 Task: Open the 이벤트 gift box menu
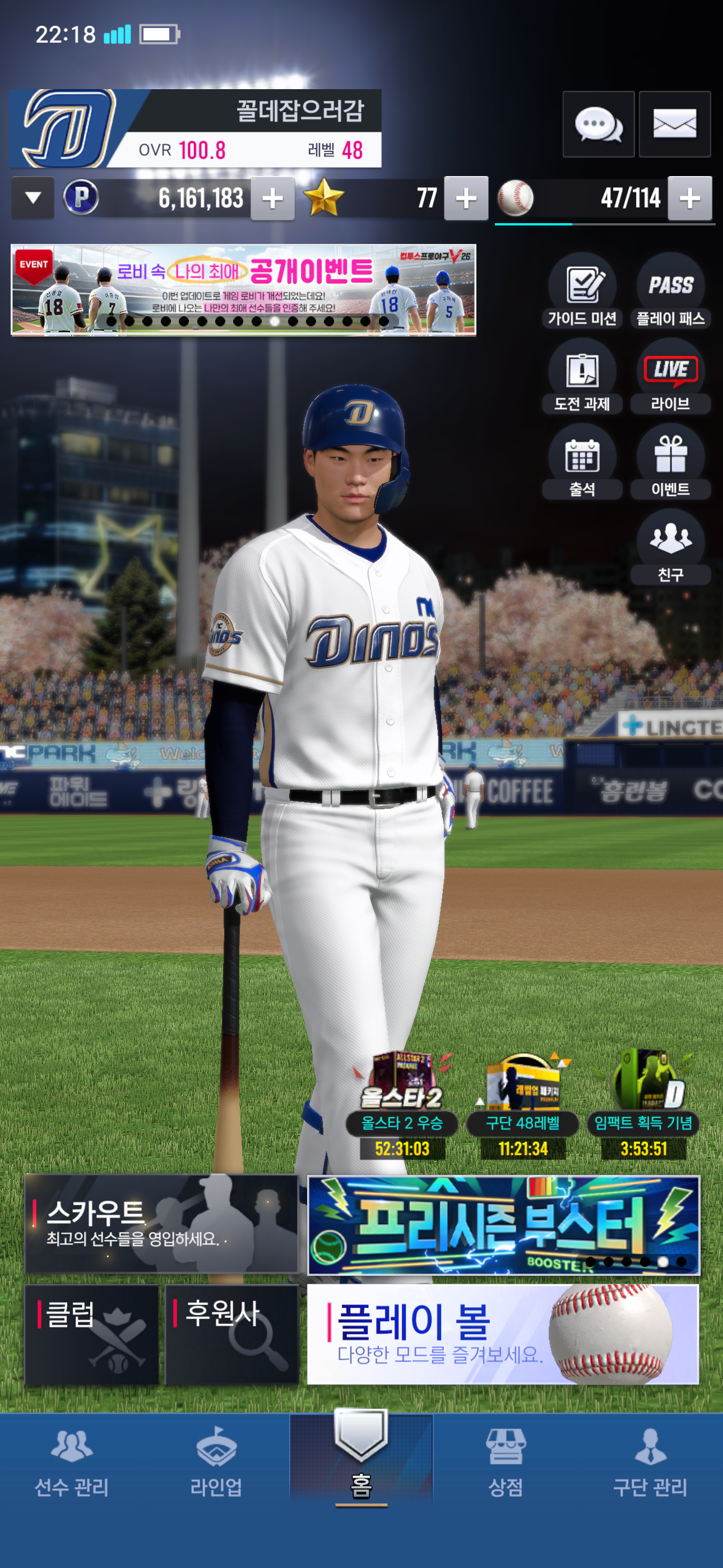671,463
